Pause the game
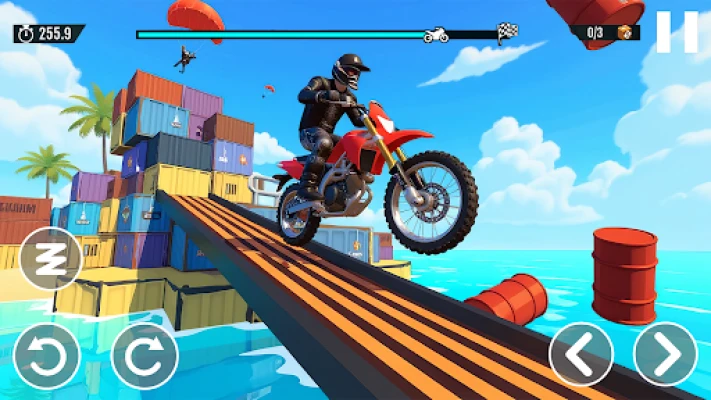The image size is (711, 400). click(x=676, y=32)
